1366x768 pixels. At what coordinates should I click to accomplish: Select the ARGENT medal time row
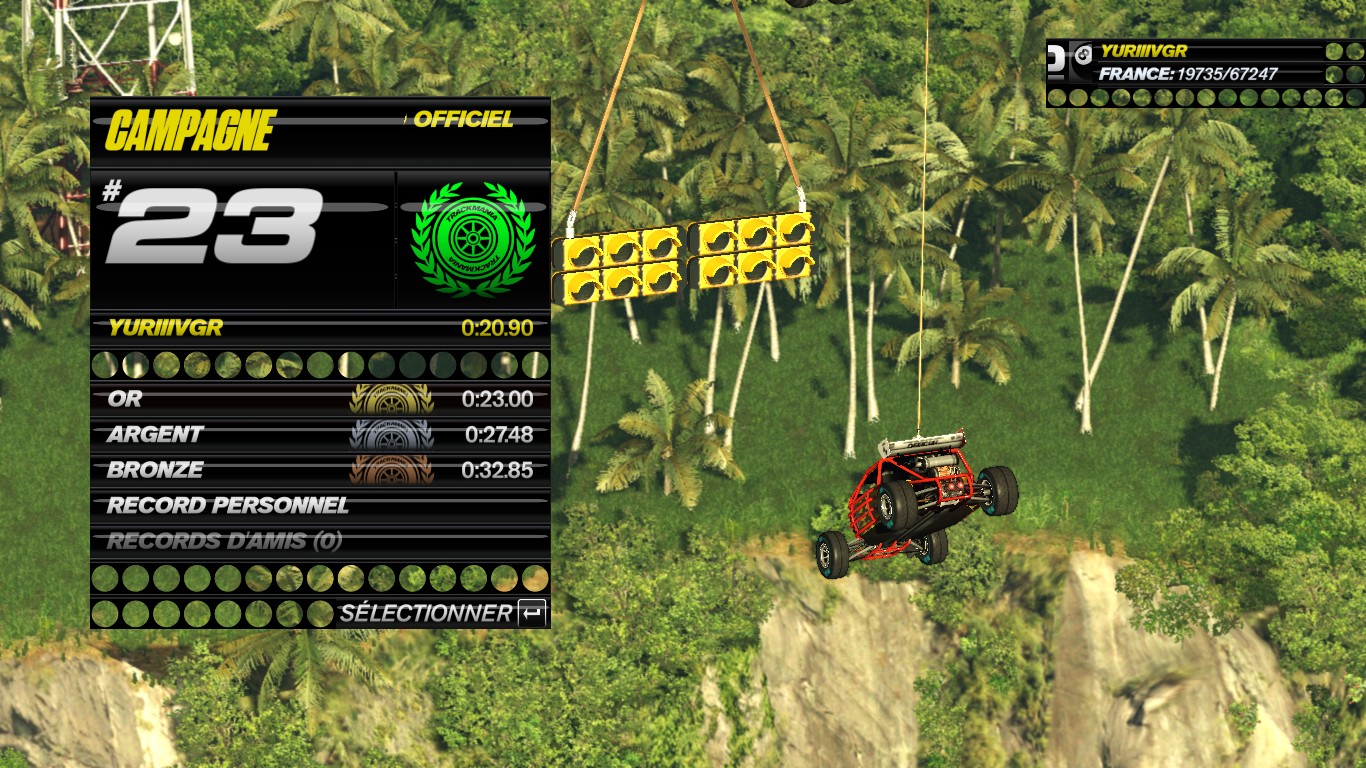coord(320,435)
